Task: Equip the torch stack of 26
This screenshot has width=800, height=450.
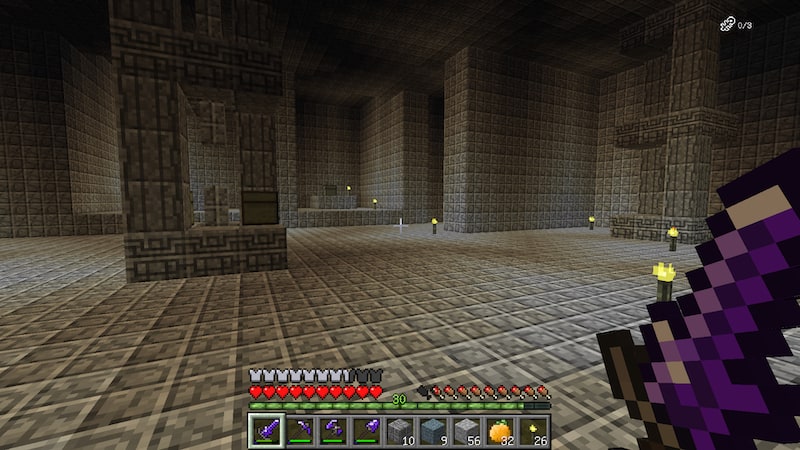Action: [533, 431]
